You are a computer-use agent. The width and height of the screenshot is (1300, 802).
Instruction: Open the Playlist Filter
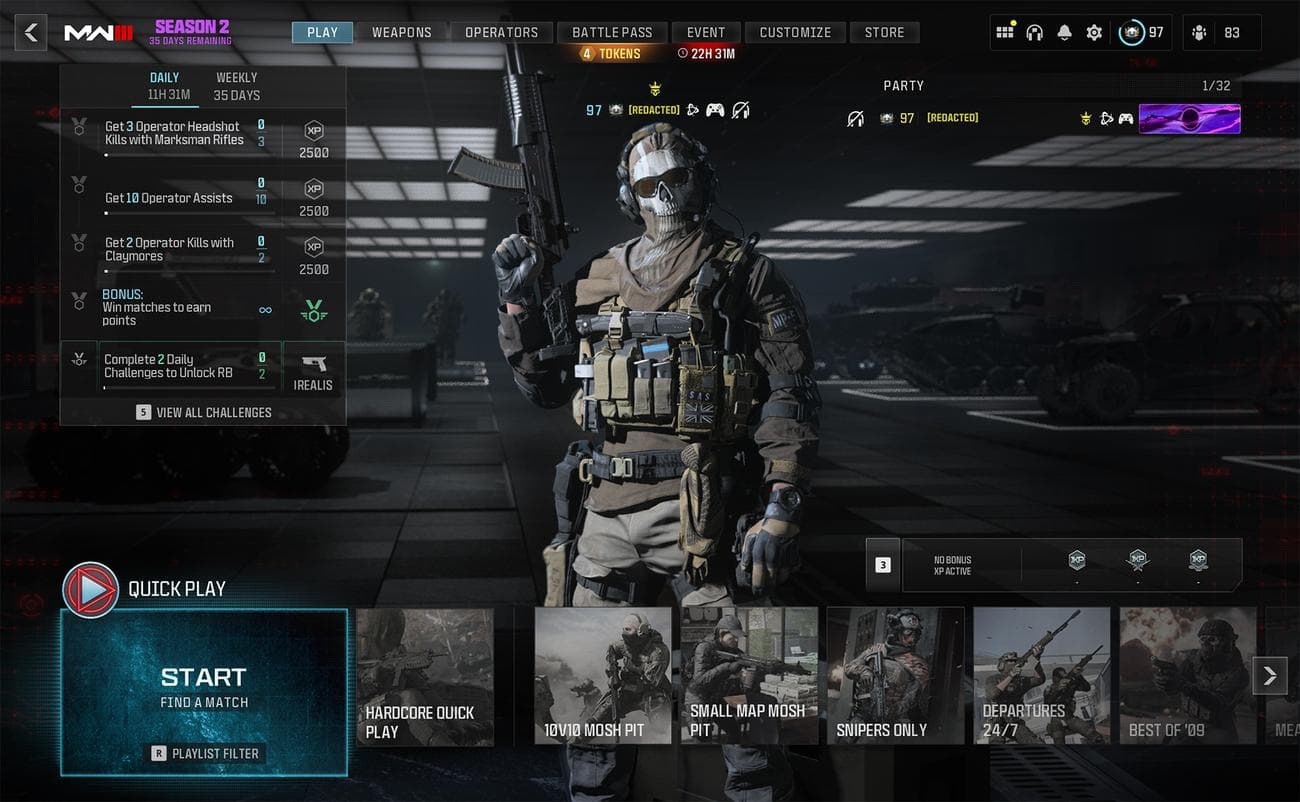204,753
